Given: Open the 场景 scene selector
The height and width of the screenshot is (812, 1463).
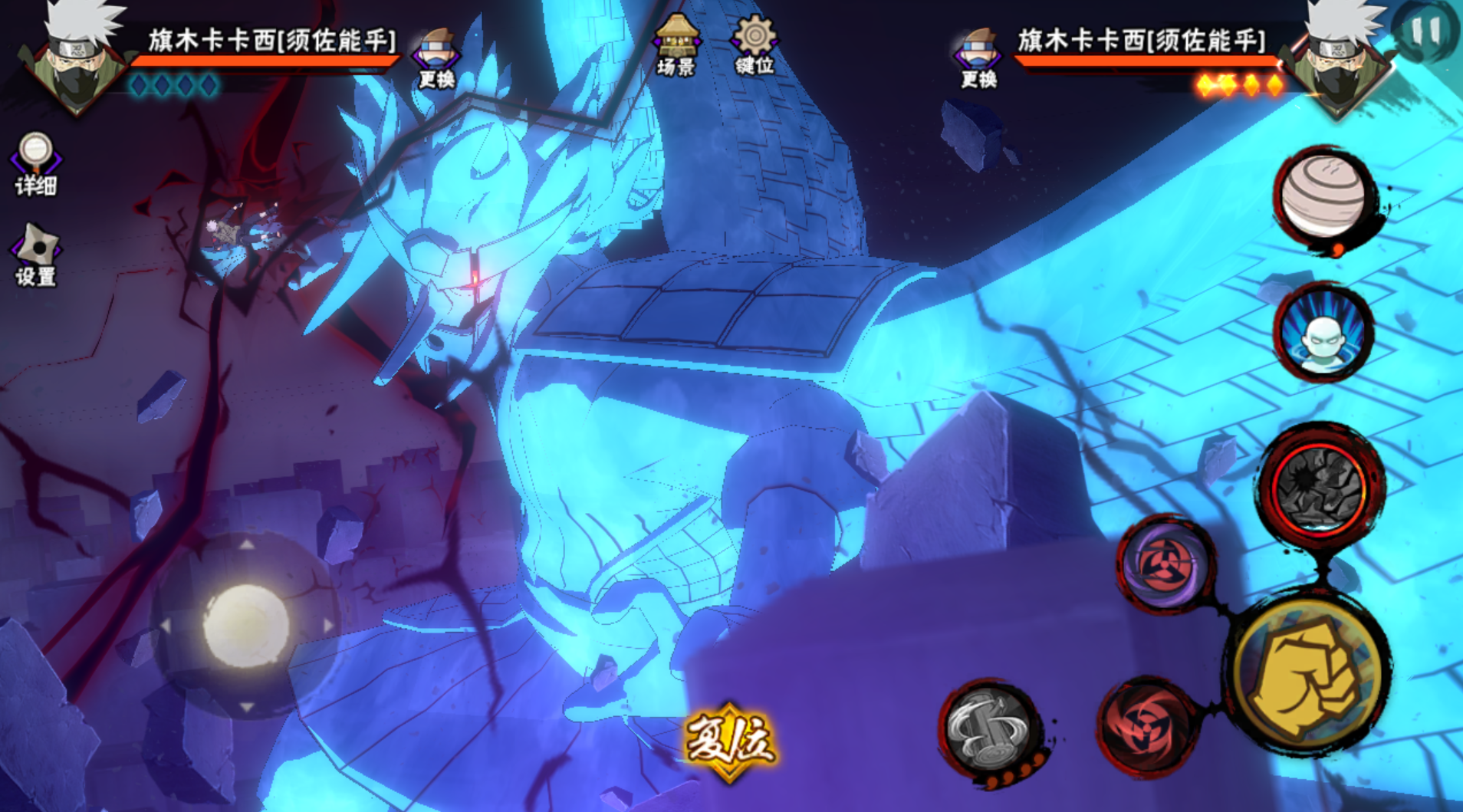Looking at the screenshot, I should 676,45.
